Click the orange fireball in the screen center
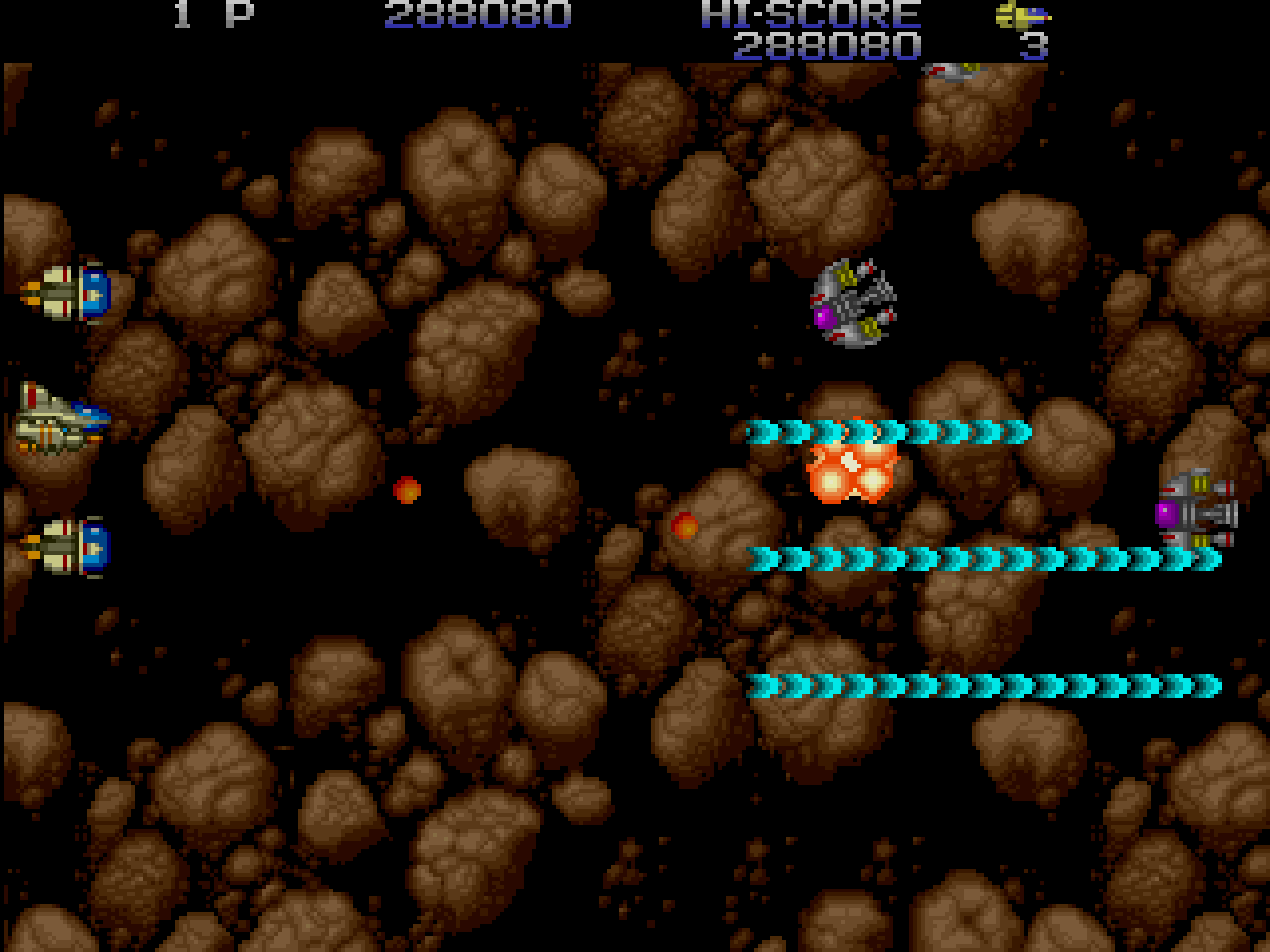 coord(407,491)
